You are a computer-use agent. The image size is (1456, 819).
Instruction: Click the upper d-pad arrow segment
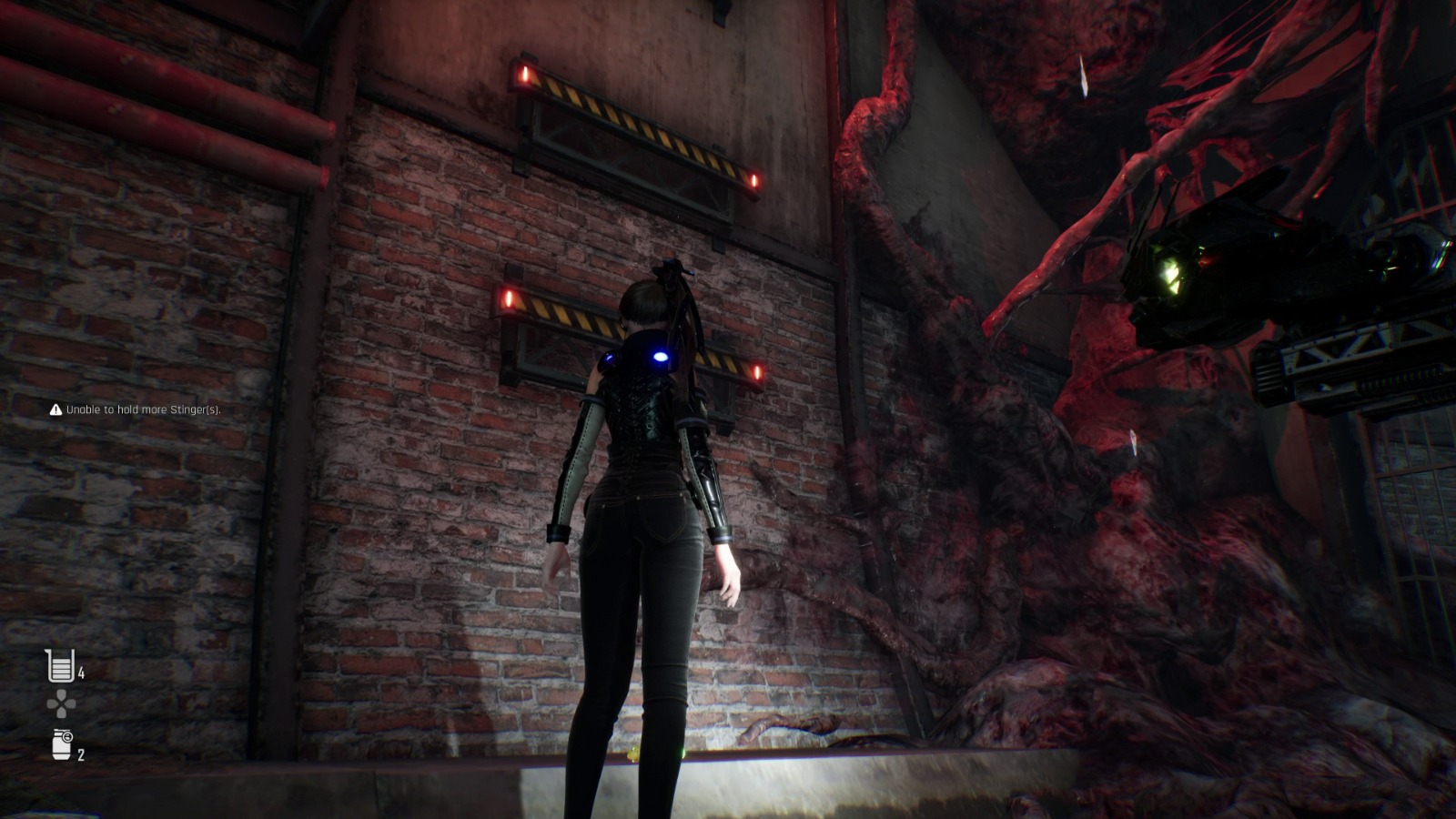coord(60,695)
